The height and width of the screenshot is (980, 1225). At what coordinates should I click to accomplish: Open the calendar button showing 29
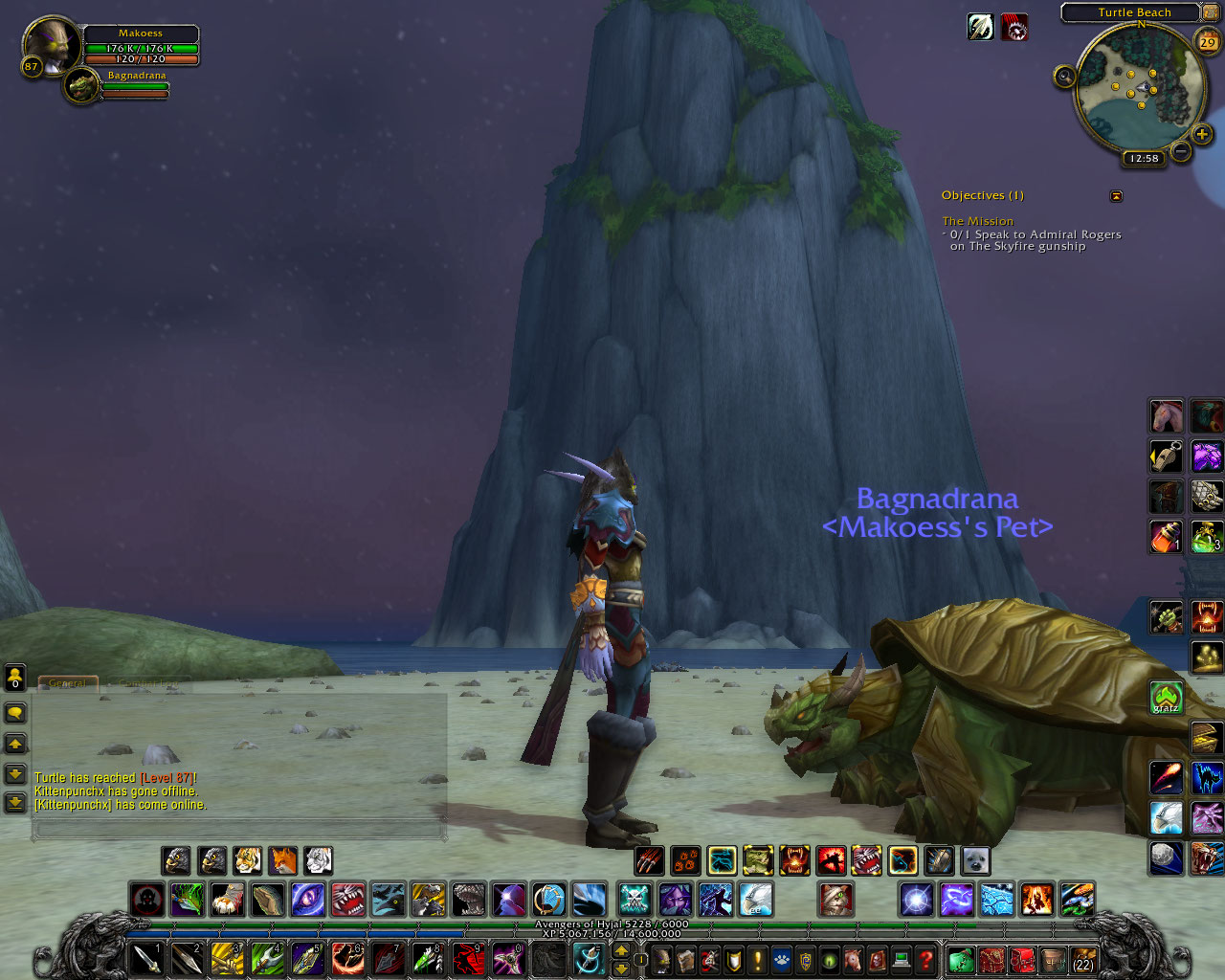[1208, 41]
